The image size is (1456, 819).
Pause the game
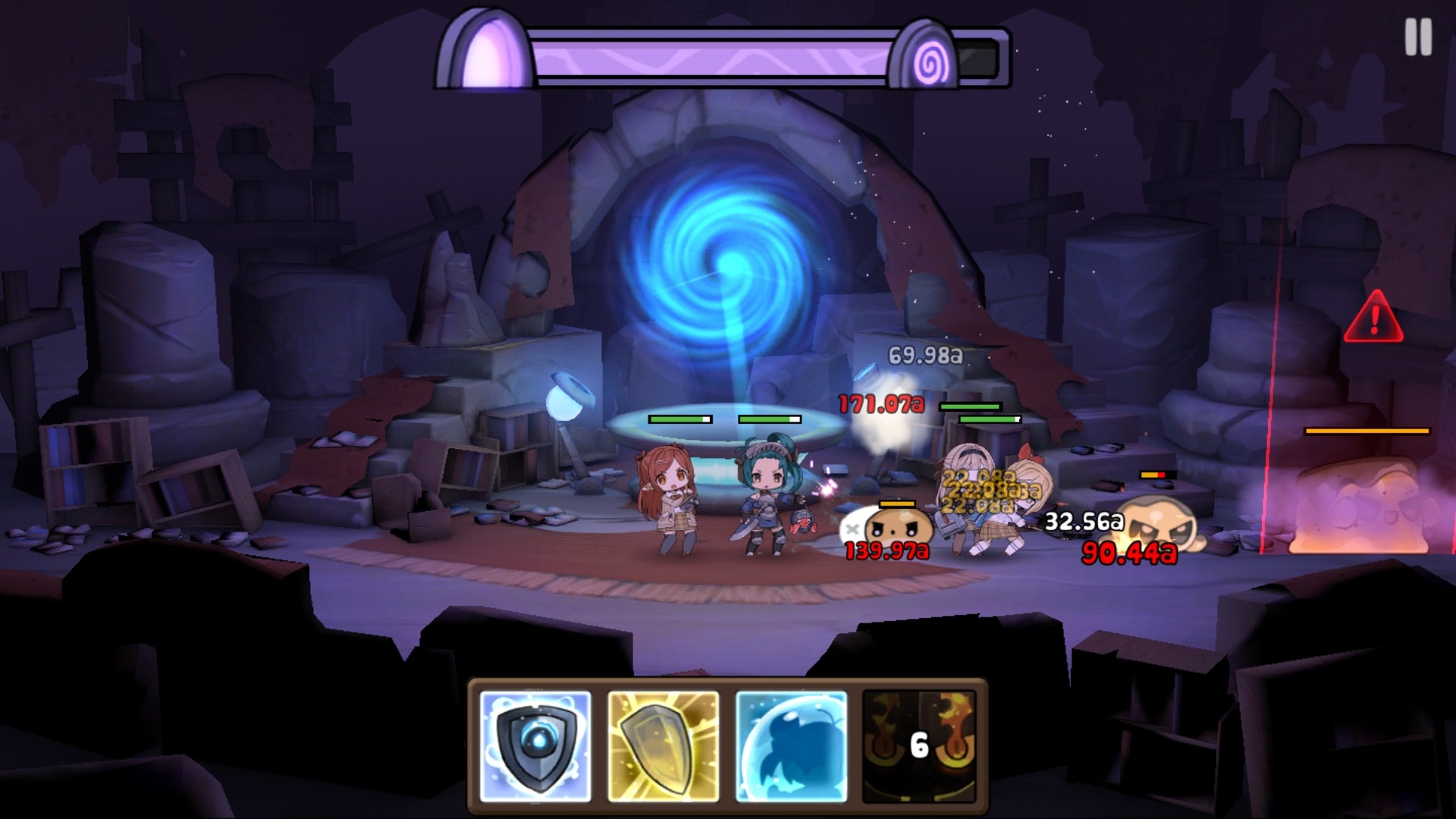[1417, 36]
